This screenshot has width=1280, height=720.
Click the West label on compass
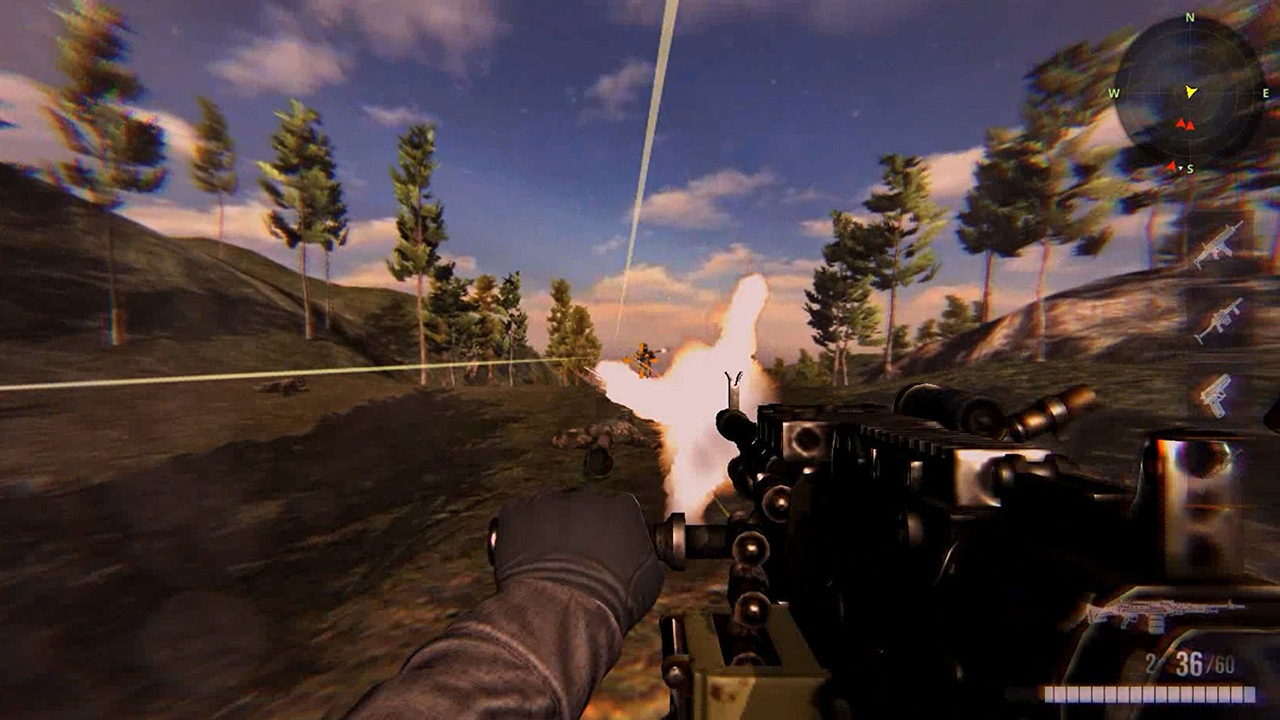pyautogui.click(x=1112, y=93)
